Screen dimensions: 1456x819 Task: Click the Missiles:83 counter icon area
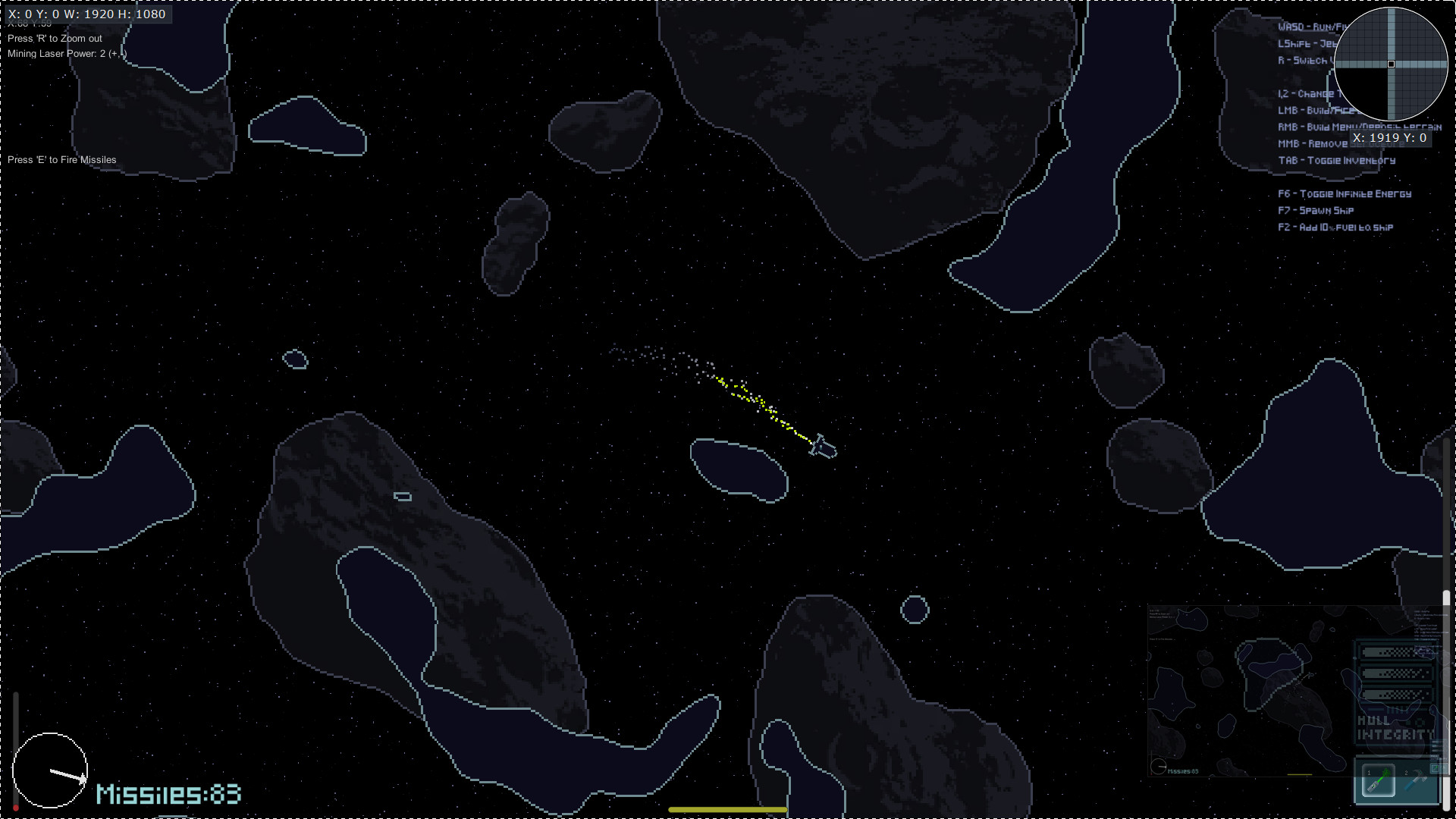click(168, 795)
